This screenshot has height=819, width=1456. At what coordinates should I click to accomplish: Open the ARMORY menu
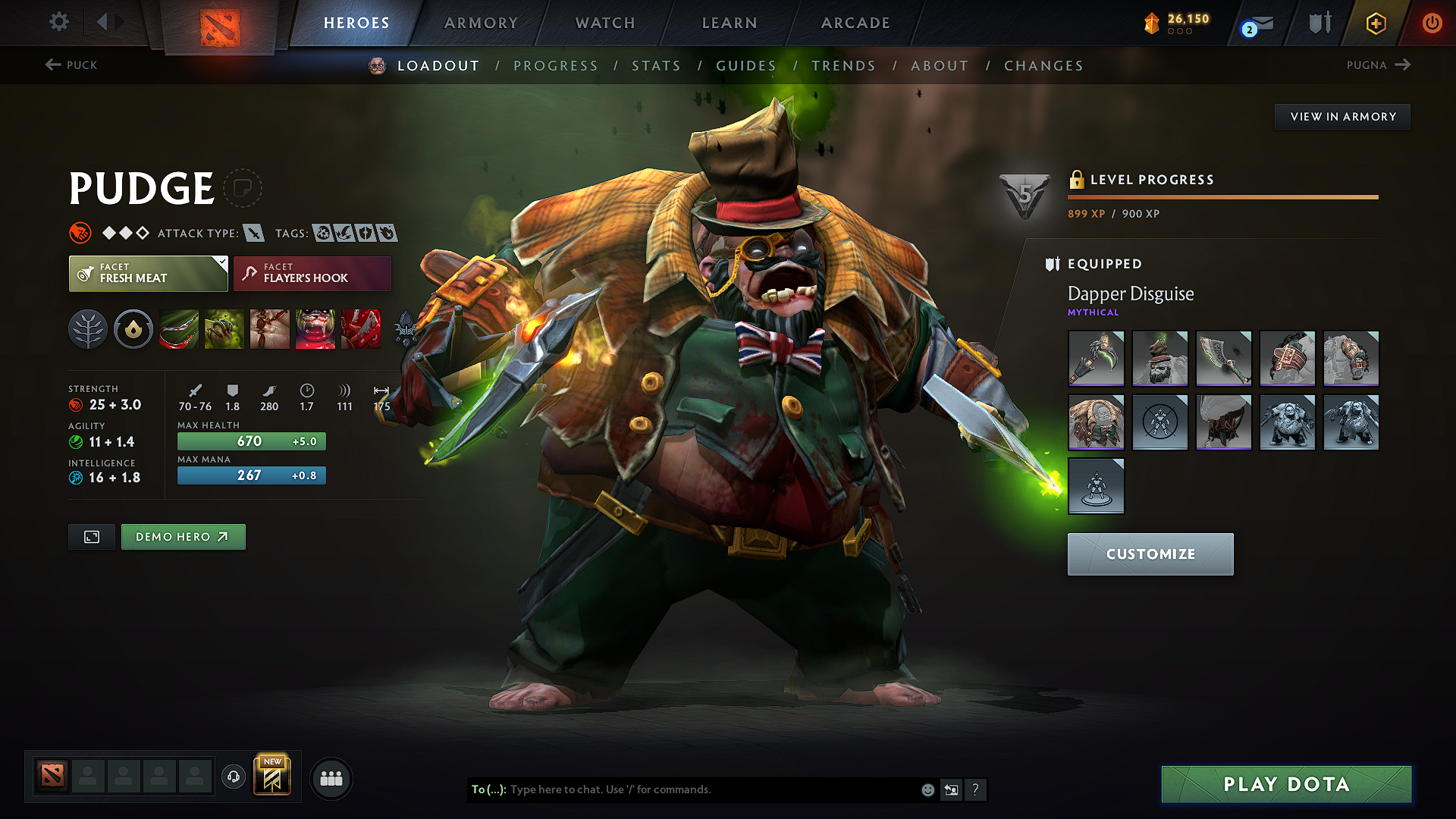point(481,23)
